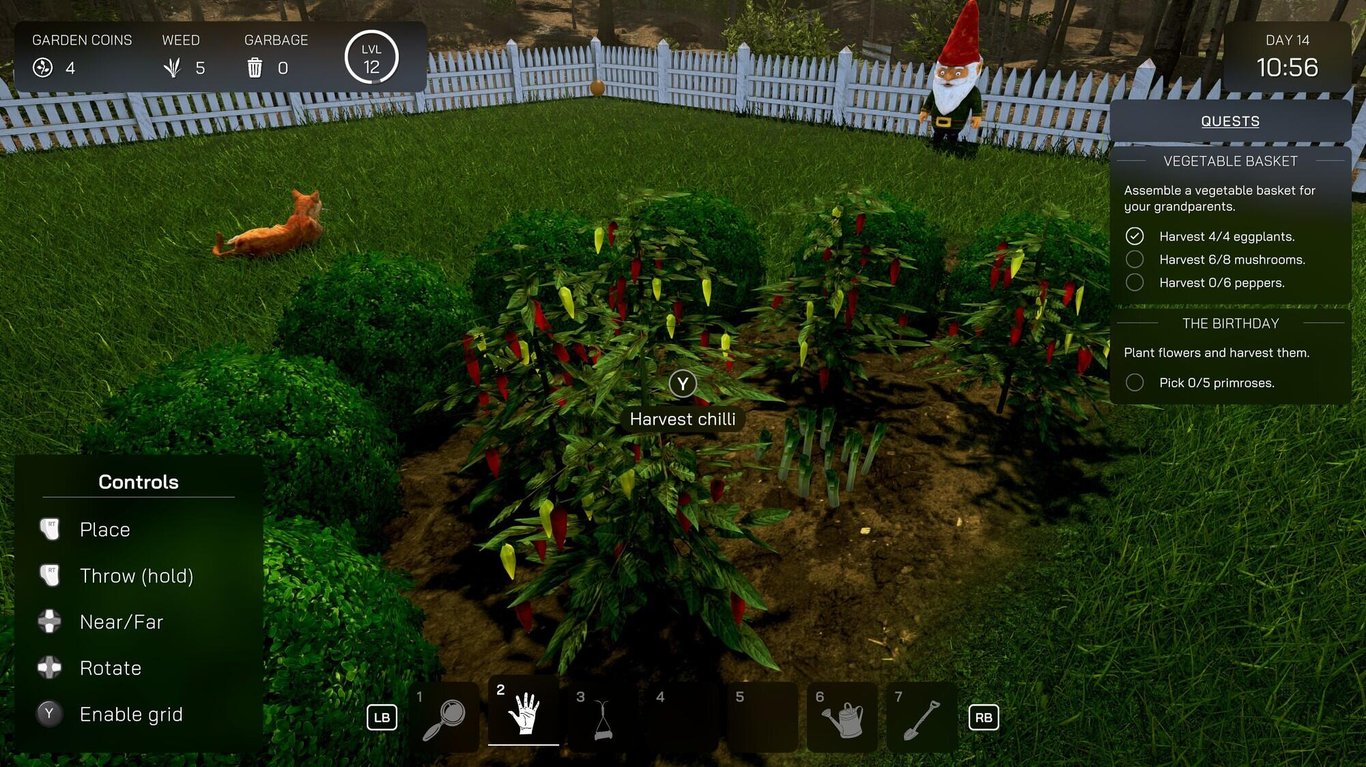Screen dimensions: 1366x767
Task: Check off the primroses pick objective
Action: (x=1134, y=382)
